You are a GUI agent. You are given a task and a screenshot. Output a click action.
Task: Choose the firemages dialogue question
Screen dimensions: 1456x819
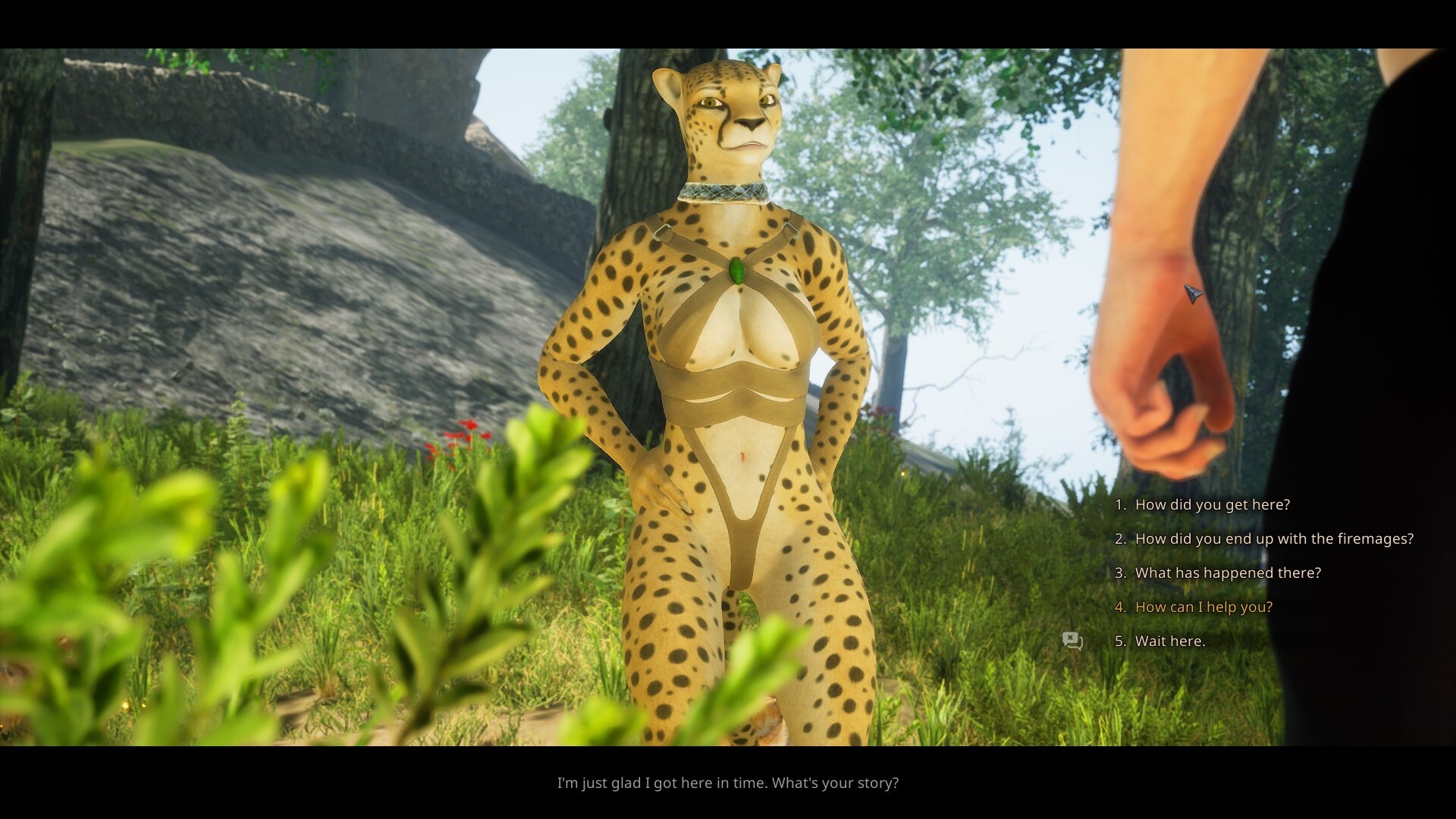pos(1274,539)
